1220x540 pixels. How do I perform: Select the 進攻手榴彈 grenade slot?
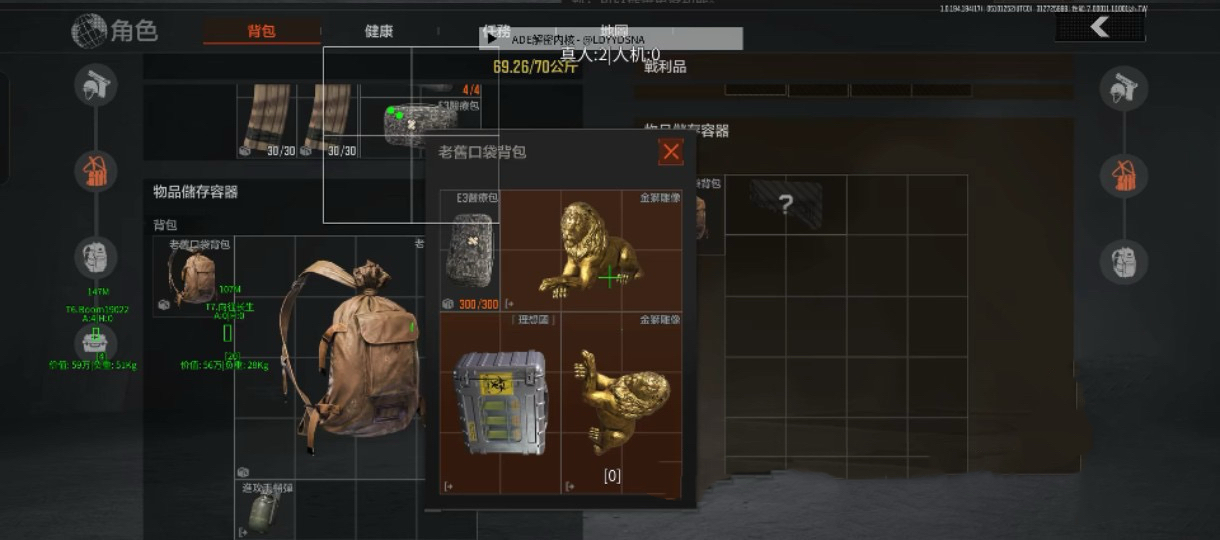(x=265, y=510)
